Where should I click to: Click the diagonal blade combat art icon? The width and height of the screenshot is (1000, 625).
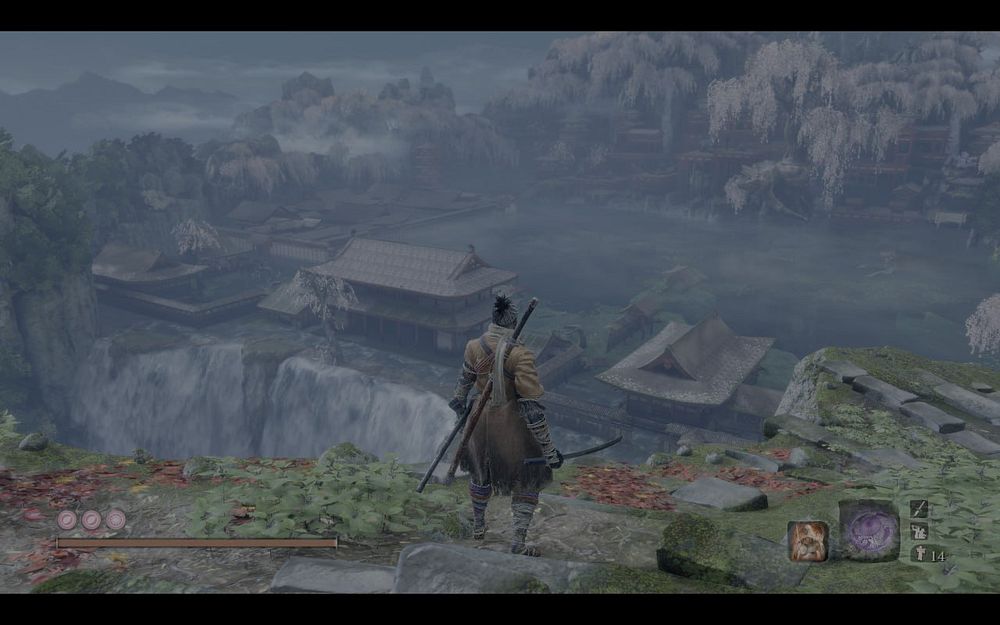pyautogui.click(x=918, y=509)
